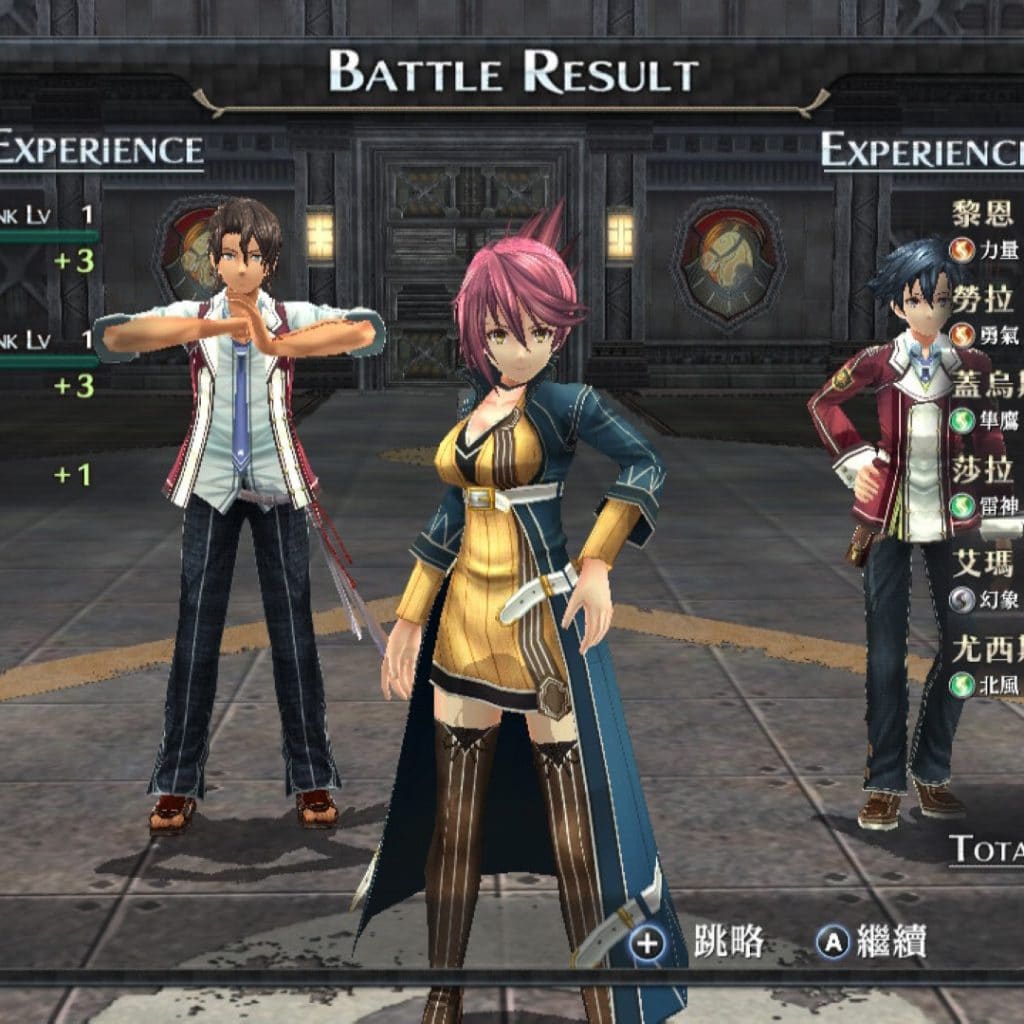This screenshot has height=1024, width=1024.
Task: Choose the 跳略 skip option
Action: (x=697, y=942)
